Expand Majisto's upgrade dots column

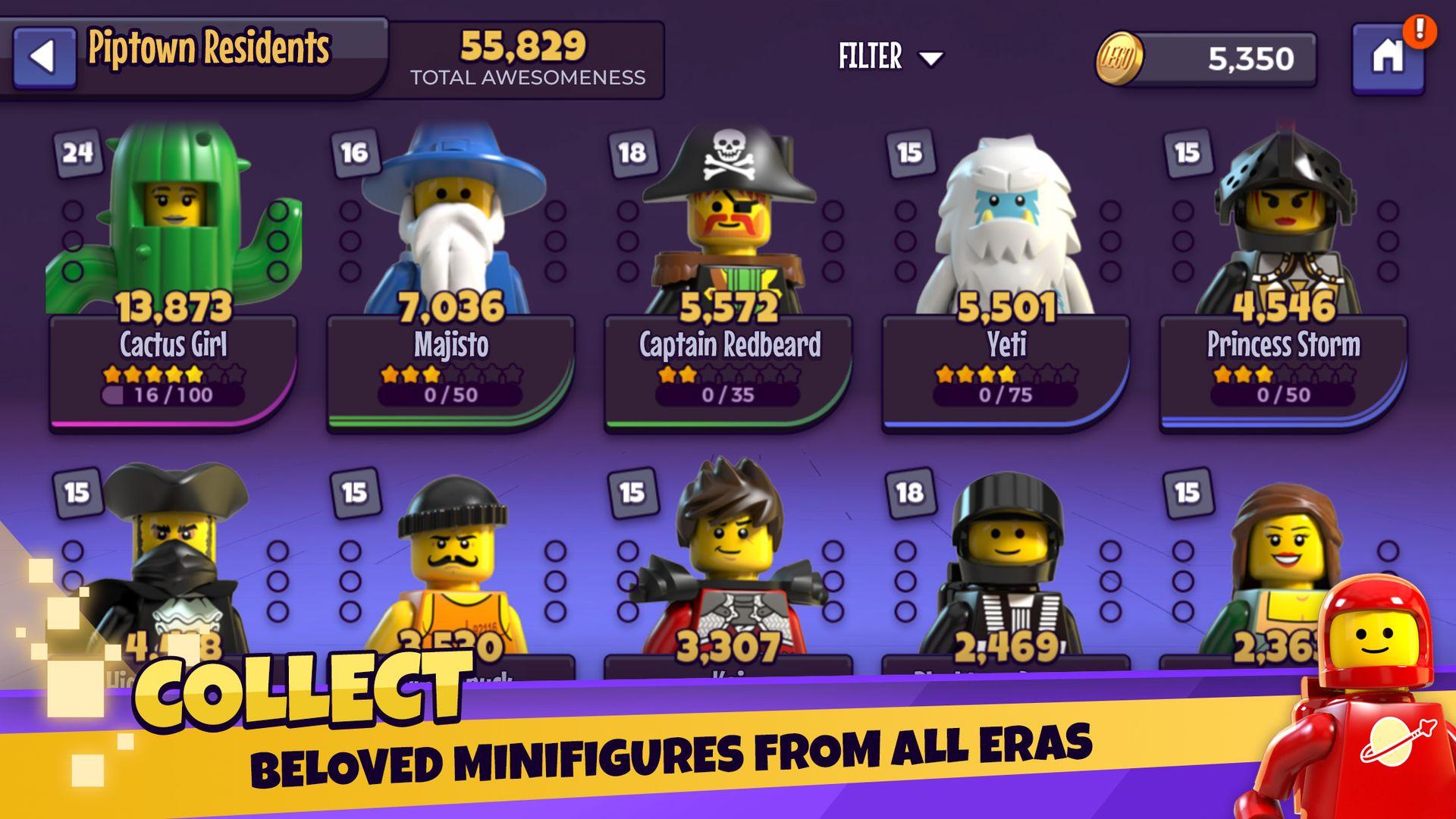tap(350, 243)
